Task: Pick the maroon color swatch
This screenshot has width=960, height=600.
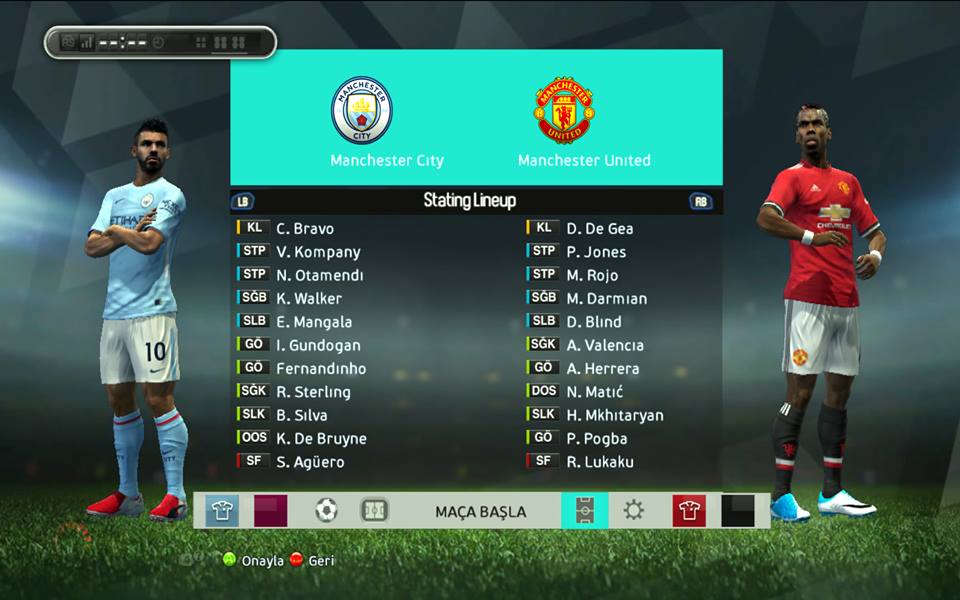Action: [270, 511]
